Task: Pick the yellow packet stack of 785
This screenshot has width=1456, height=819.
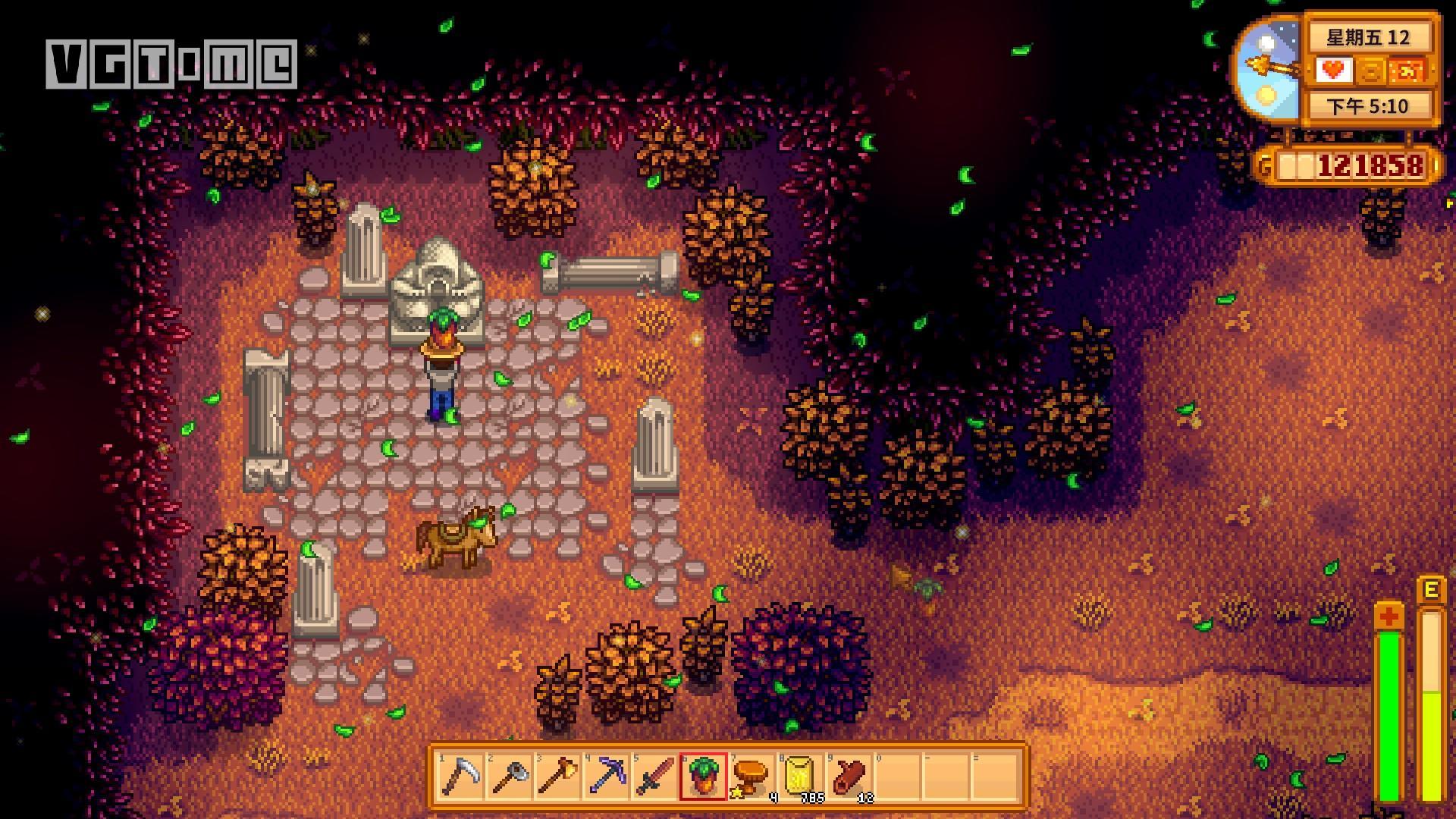Action: pos(800,777)
